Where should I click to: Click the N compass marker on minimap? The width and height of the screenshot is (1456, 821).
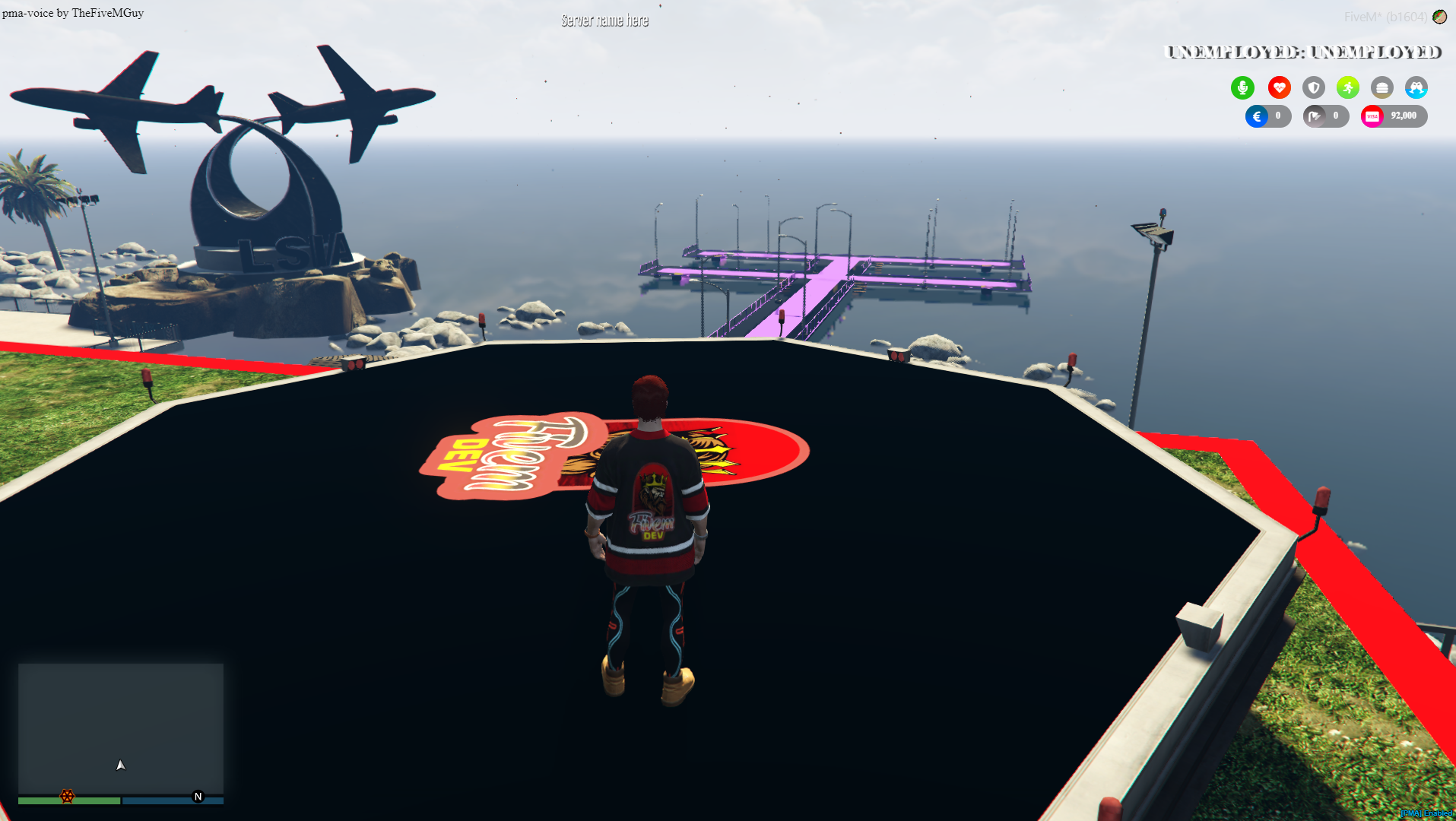pyautogui.click(x=198, y=795)
